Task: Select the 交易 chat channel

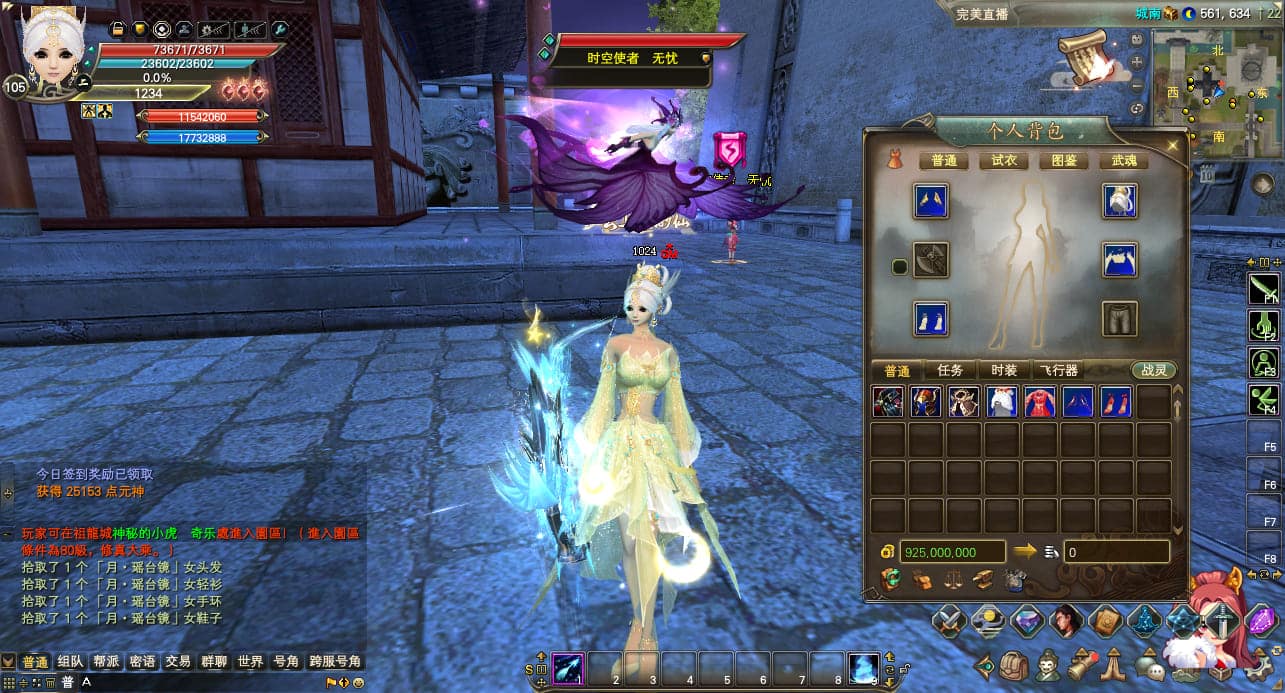Action: [x=178, y=661]
